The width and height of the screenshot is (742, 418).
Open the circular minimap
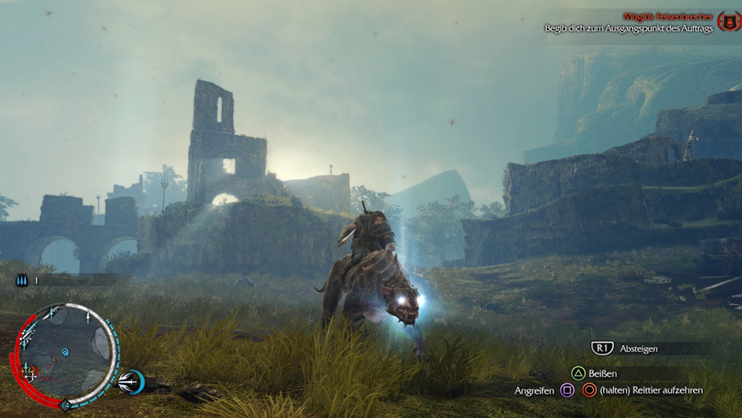tap(65, 352)
